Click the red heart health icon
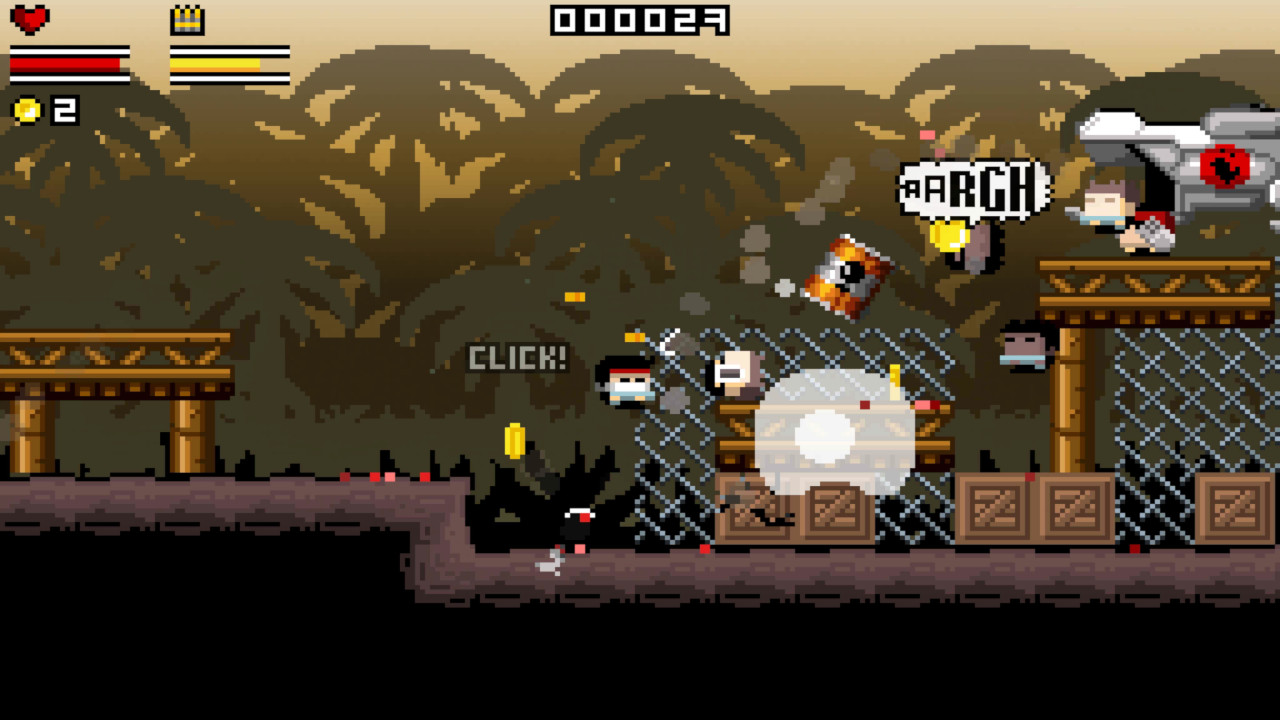This screenshot has width=1280, height=720. pyautogui.click(x=30, y=17)
